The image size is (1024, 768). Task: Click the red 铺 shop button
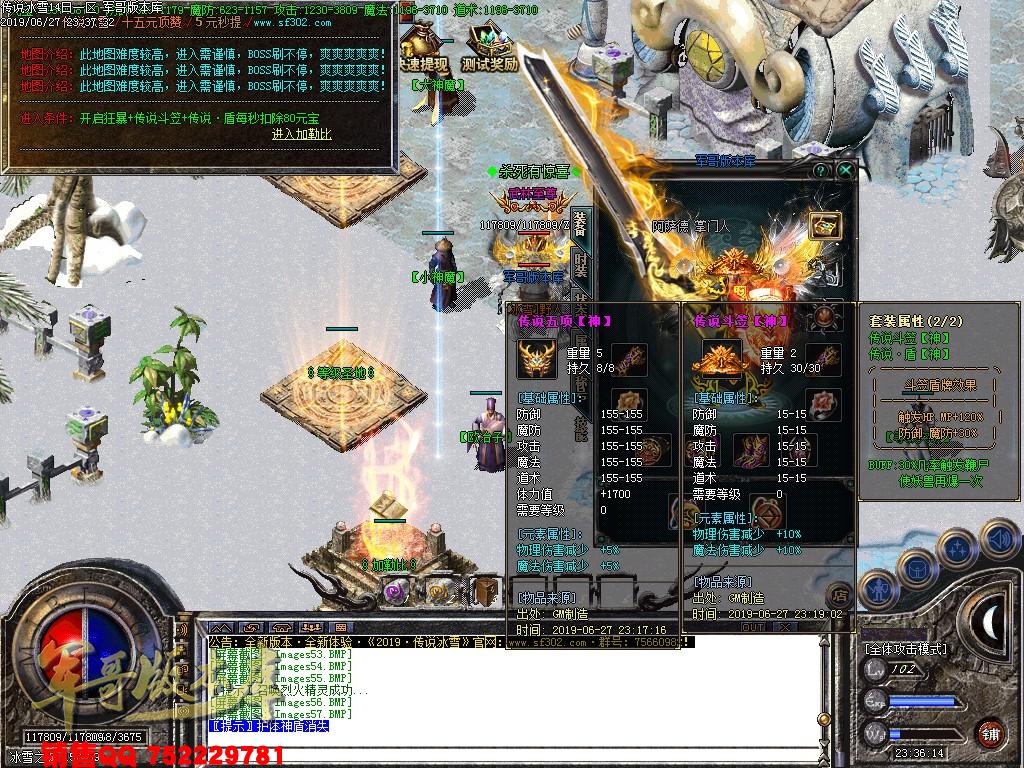(x=990, y=733)
